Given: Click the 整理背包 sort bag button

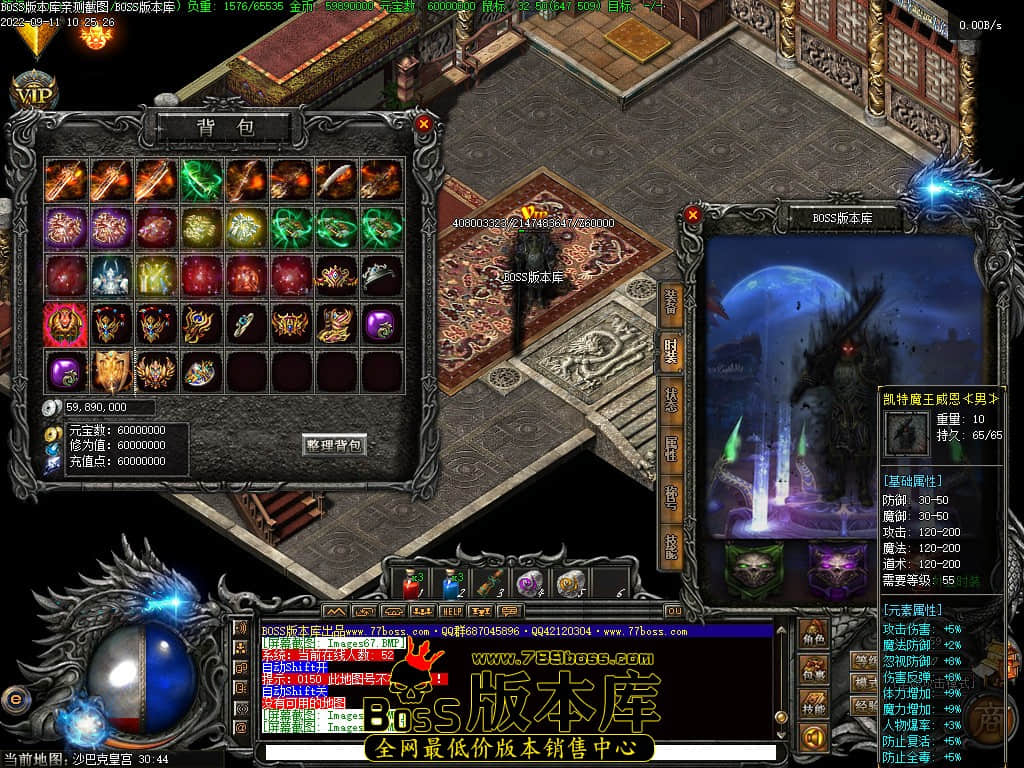Looking at the screenshot, I should point(334,445).
